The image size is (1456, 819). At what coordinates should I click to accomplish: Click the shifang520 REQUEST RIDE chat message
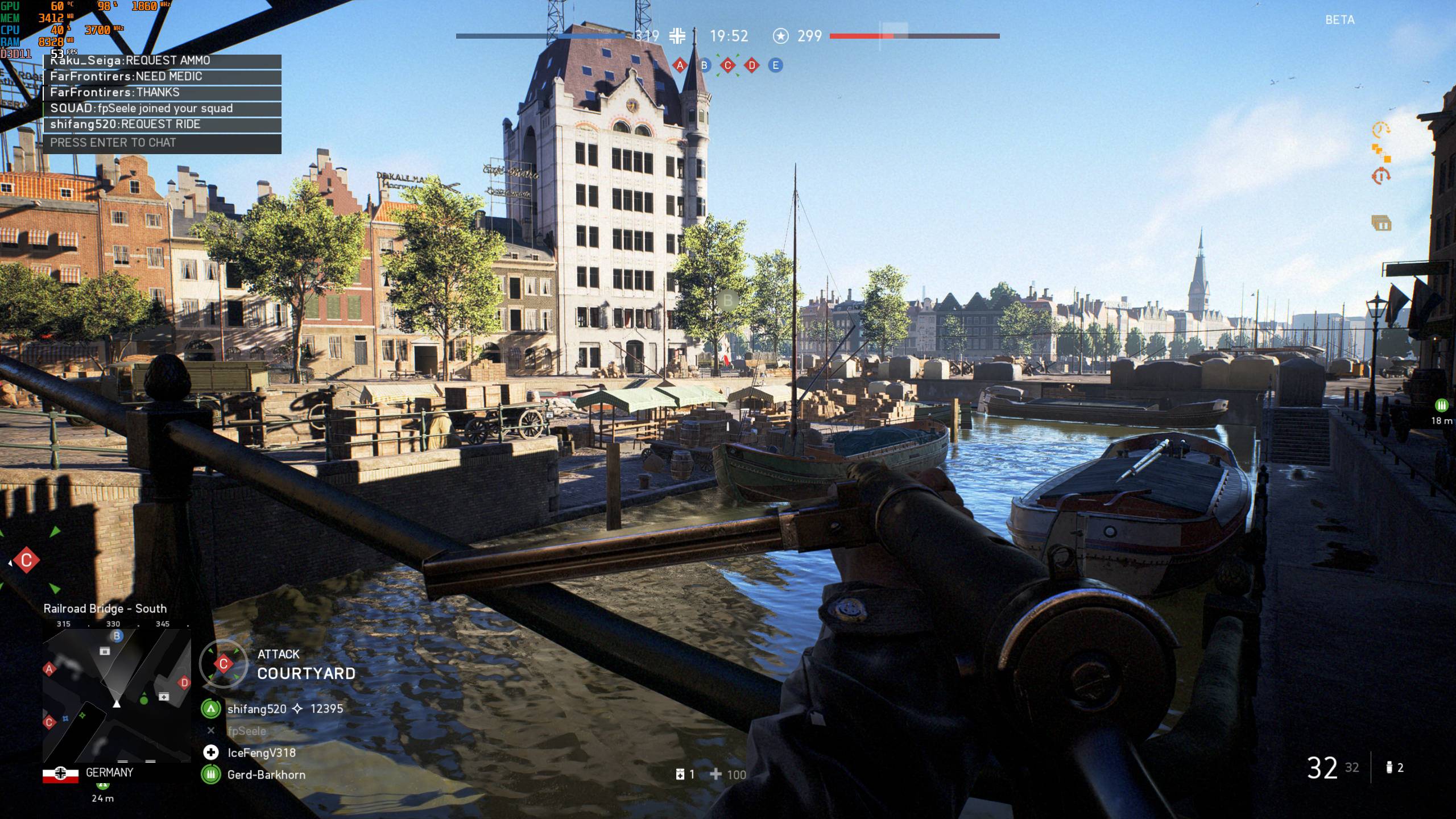point(162,125)
